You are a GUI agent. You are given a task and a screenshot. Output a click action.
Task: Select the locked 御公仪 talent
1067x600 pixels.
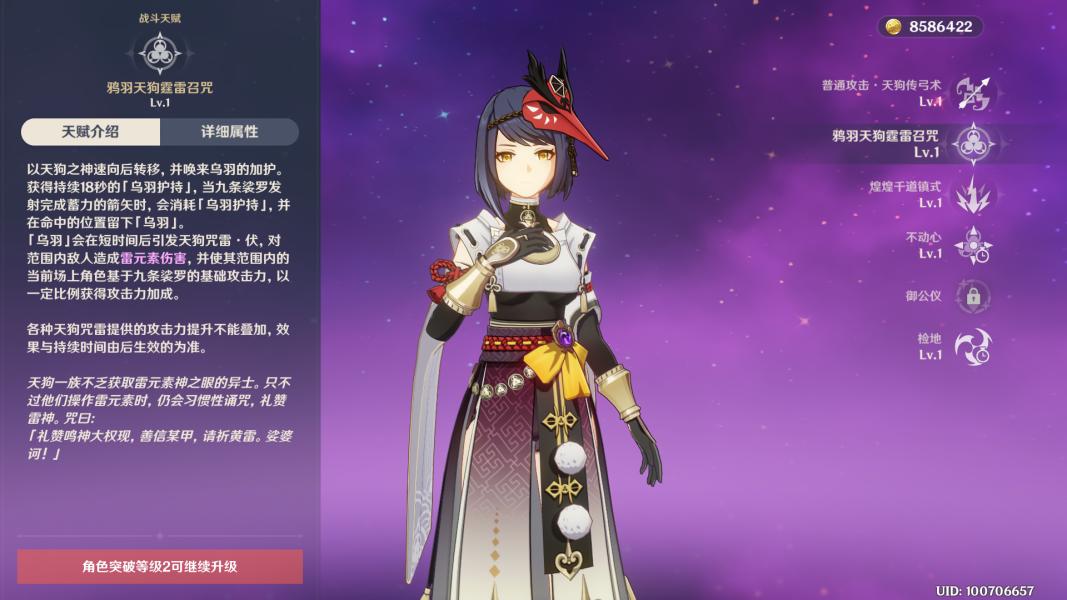click(972, 296)
